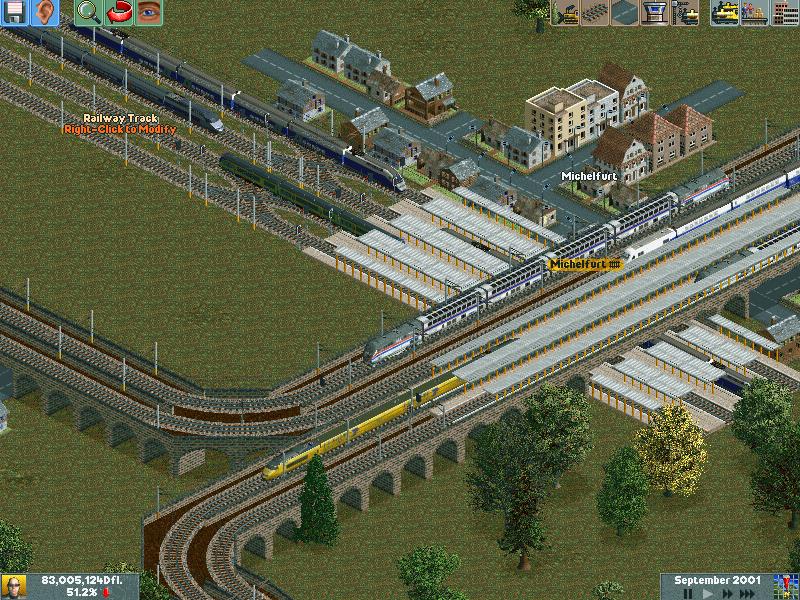800x600 pixels.
Task: Open the airport and port building tool
Action: pyautogui.click(x=655, y=13)
